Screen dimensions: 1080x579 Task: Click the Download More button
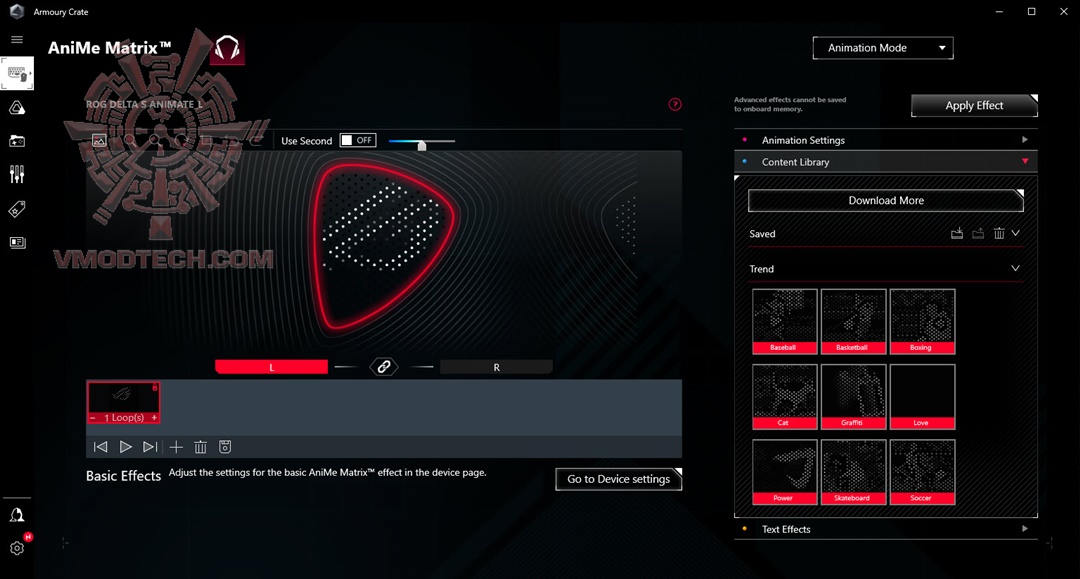click(885, 200)
